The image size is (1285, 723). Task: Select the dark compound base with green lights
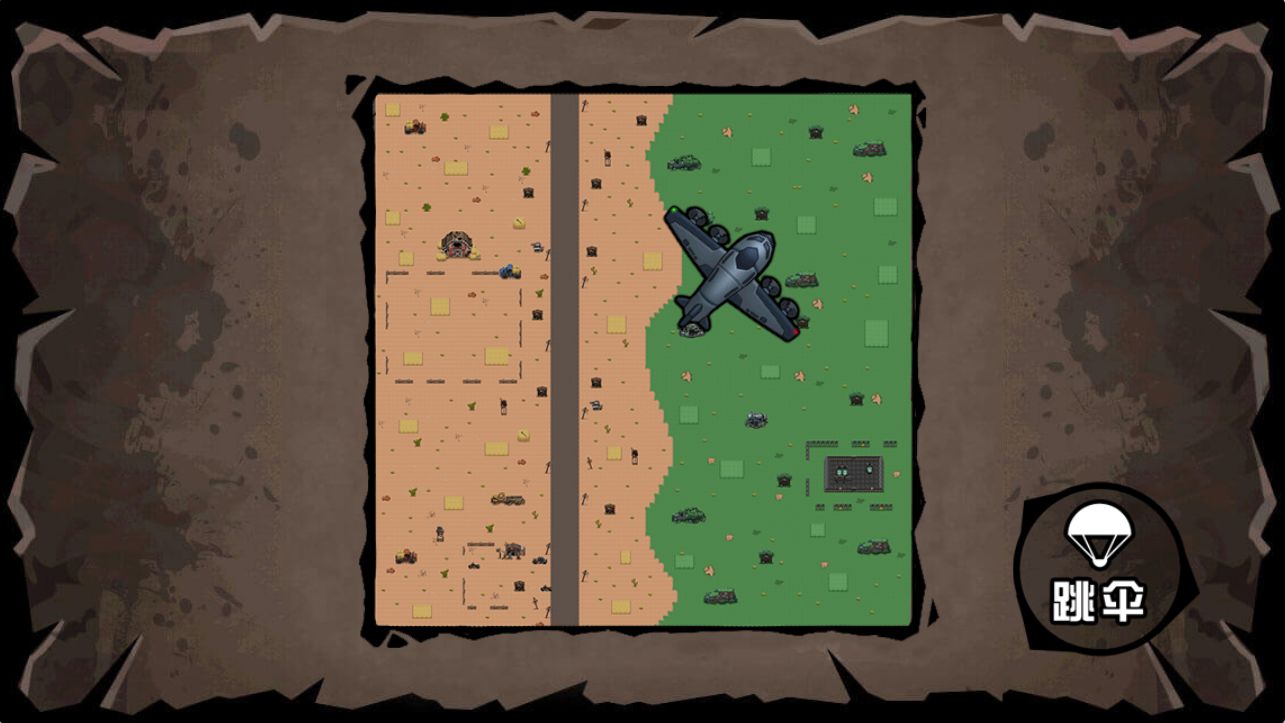click(853, 472)
